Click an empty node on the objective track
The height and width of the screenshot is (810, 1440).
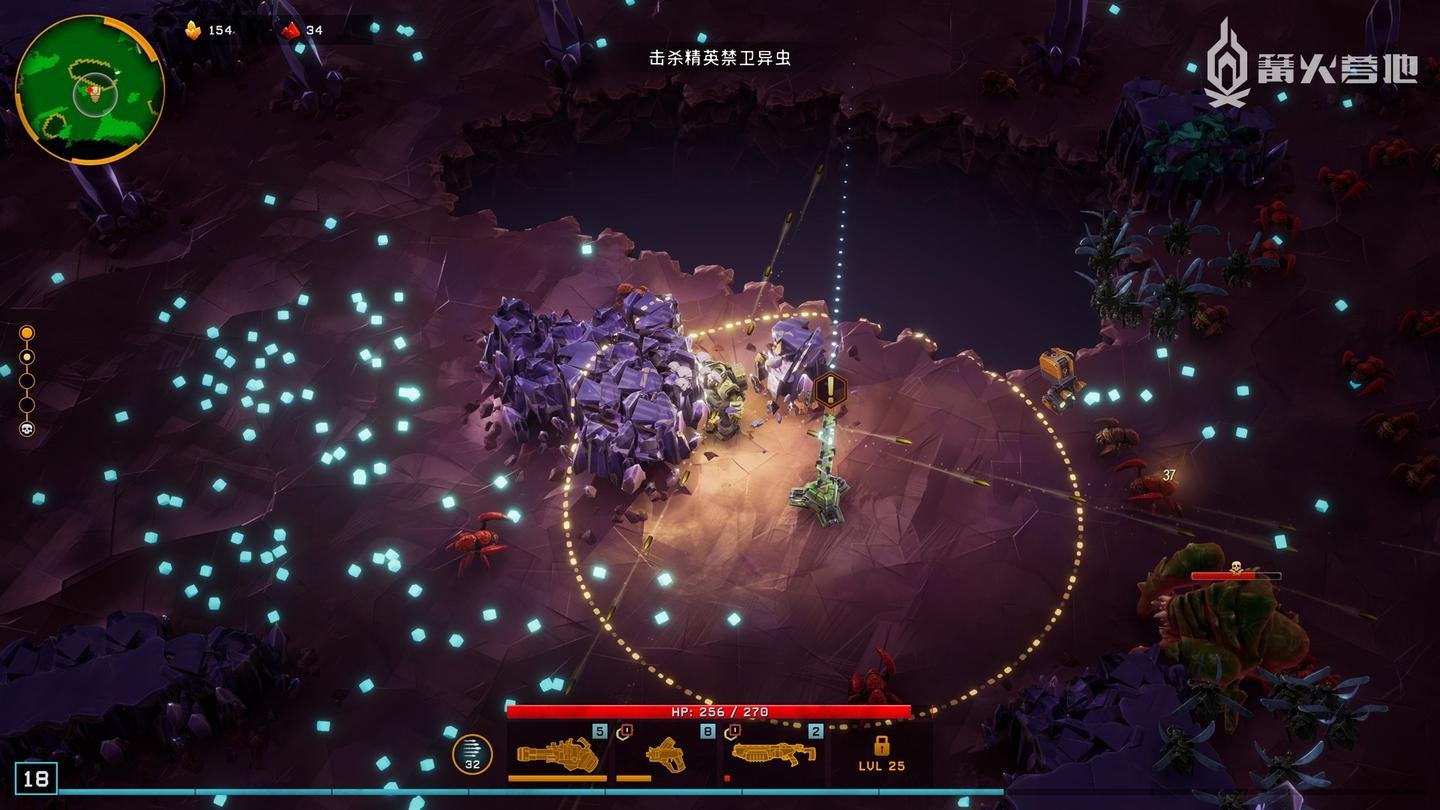coord(27,383)
